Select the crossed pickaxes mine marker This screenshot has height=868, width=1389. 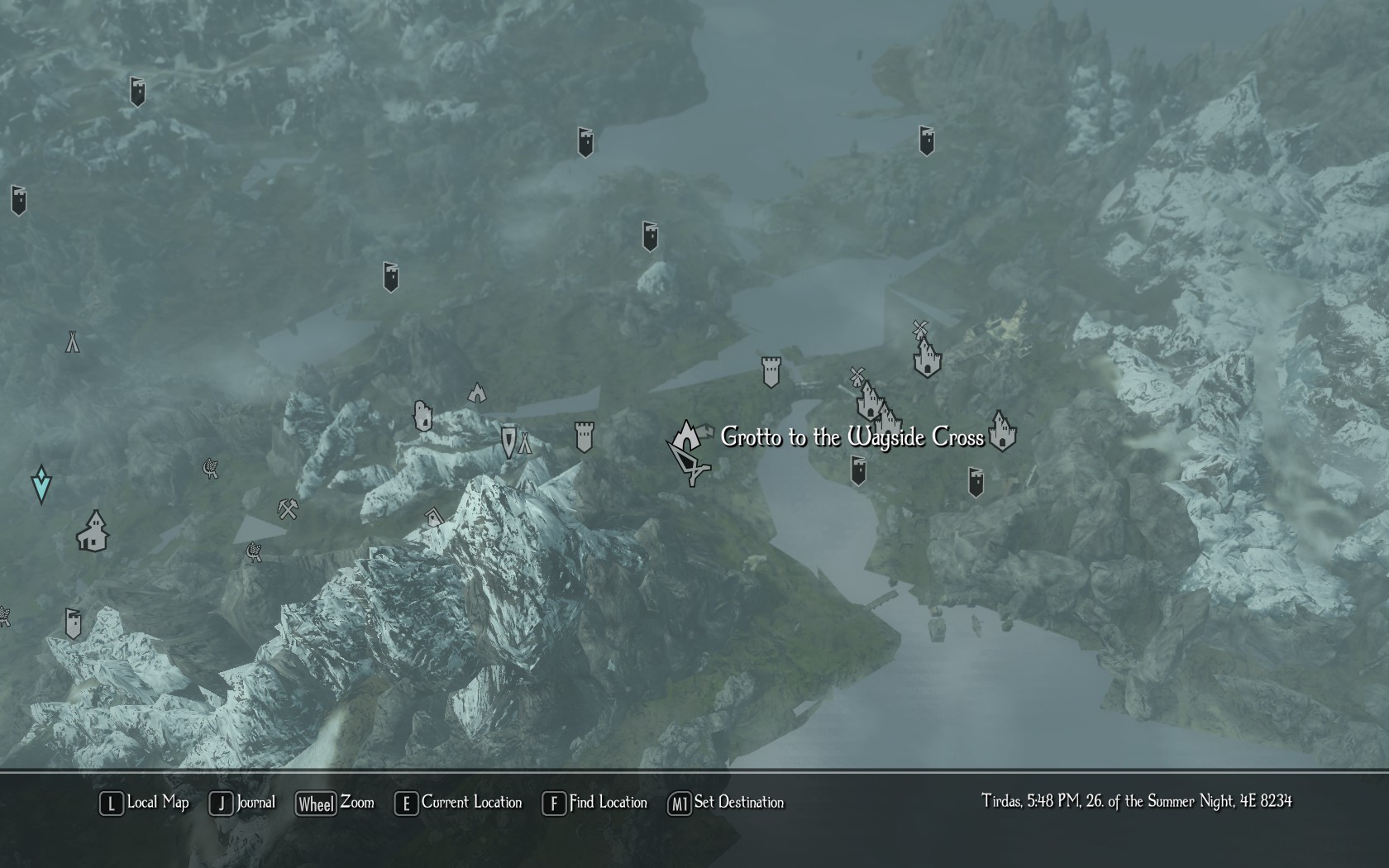tap(288, 508)
